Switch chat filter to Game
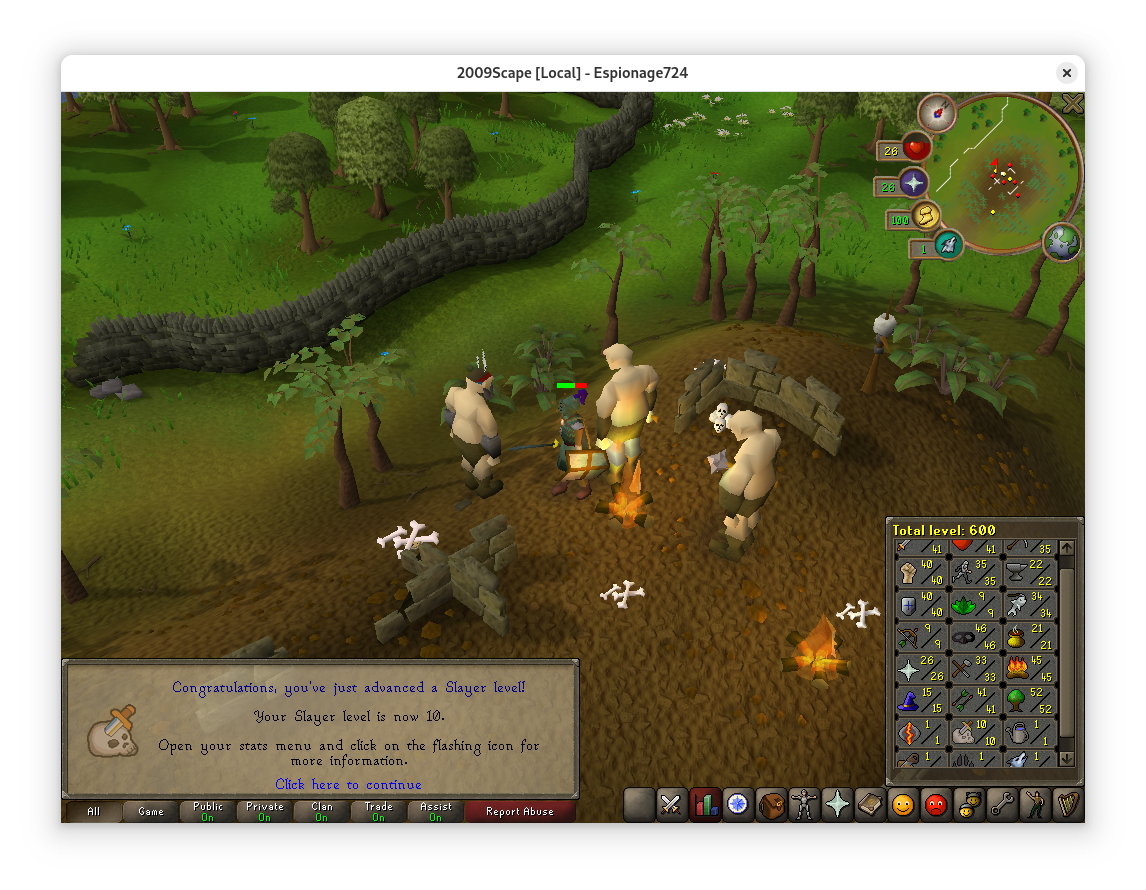 point(151,811)
